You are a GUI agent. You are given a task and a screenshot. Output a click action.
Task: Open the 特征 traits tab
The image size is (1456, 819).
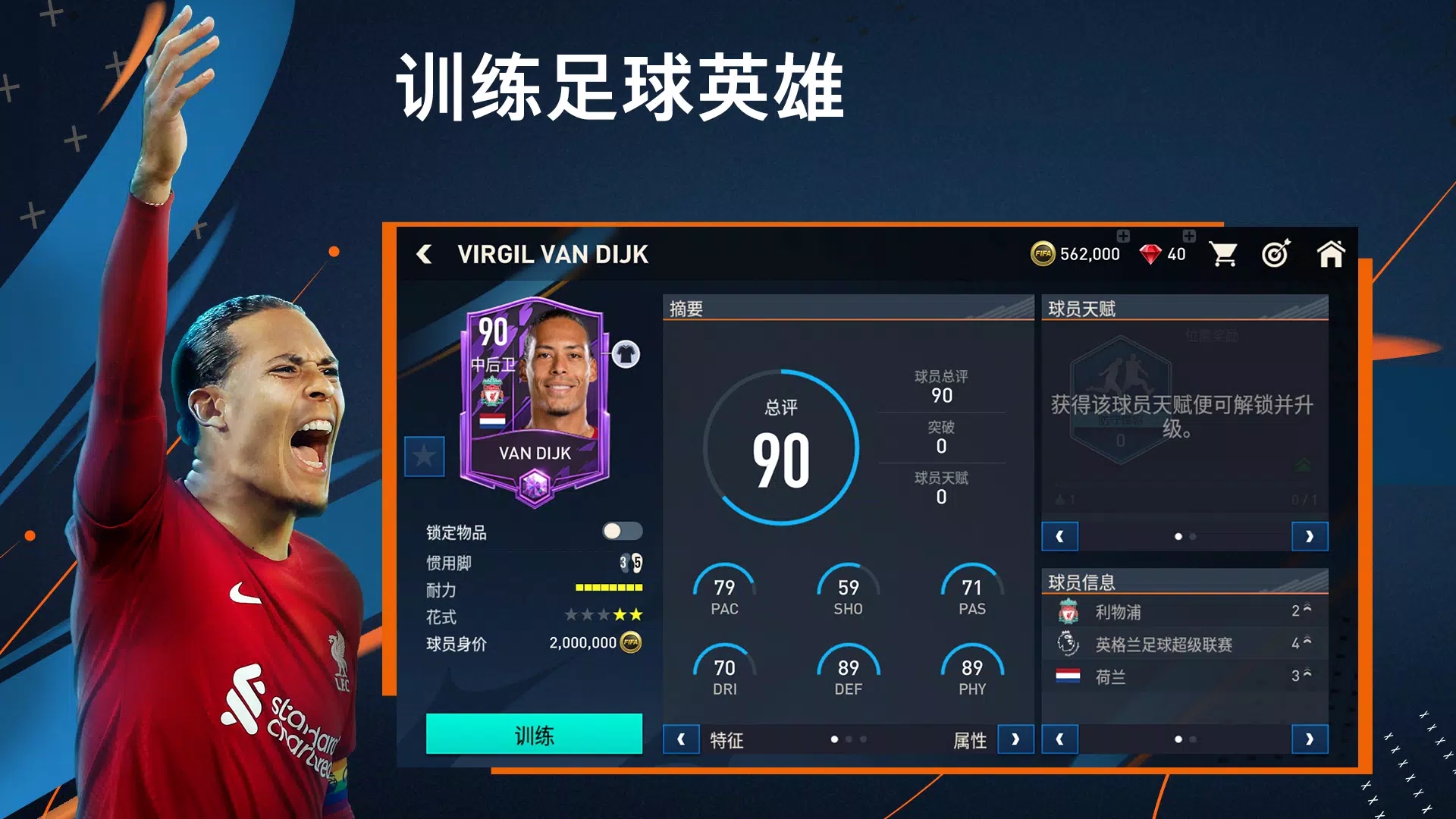pos(726,741)
